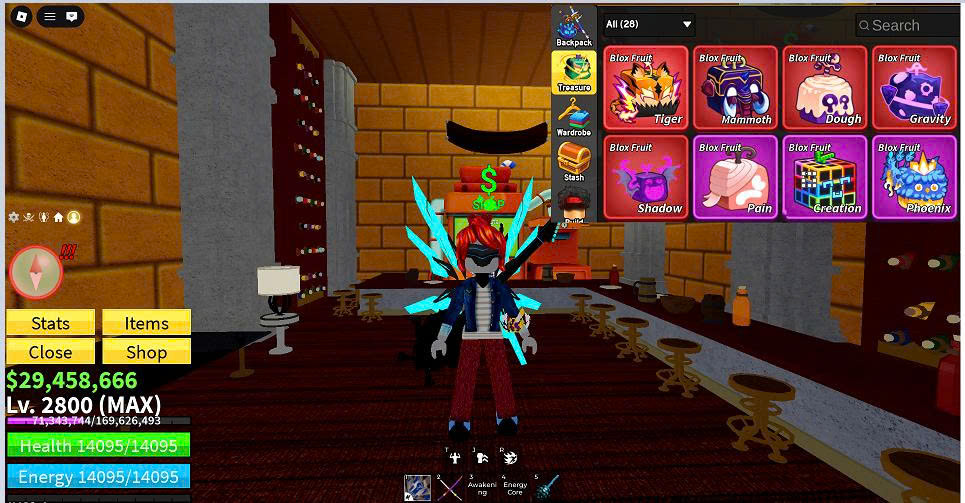
Task: Open the Shop button
Action: pos(146,352)
